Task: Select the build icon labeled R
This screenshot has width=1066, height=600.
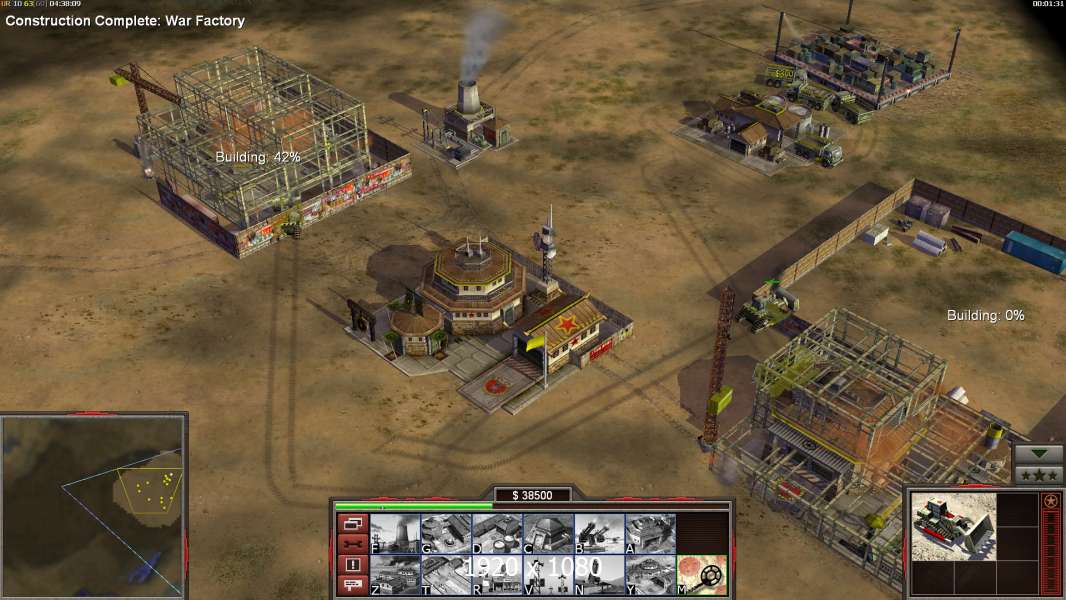Action: [497, 574]
